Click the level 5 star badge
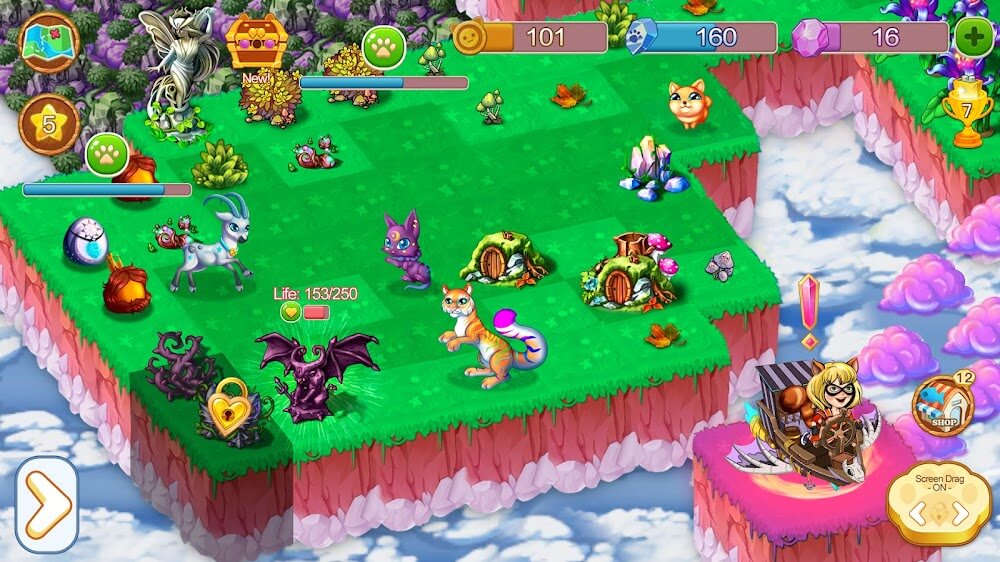This screenshot has height=562, width=1000. pyautogui.click(x=49, y=124)
